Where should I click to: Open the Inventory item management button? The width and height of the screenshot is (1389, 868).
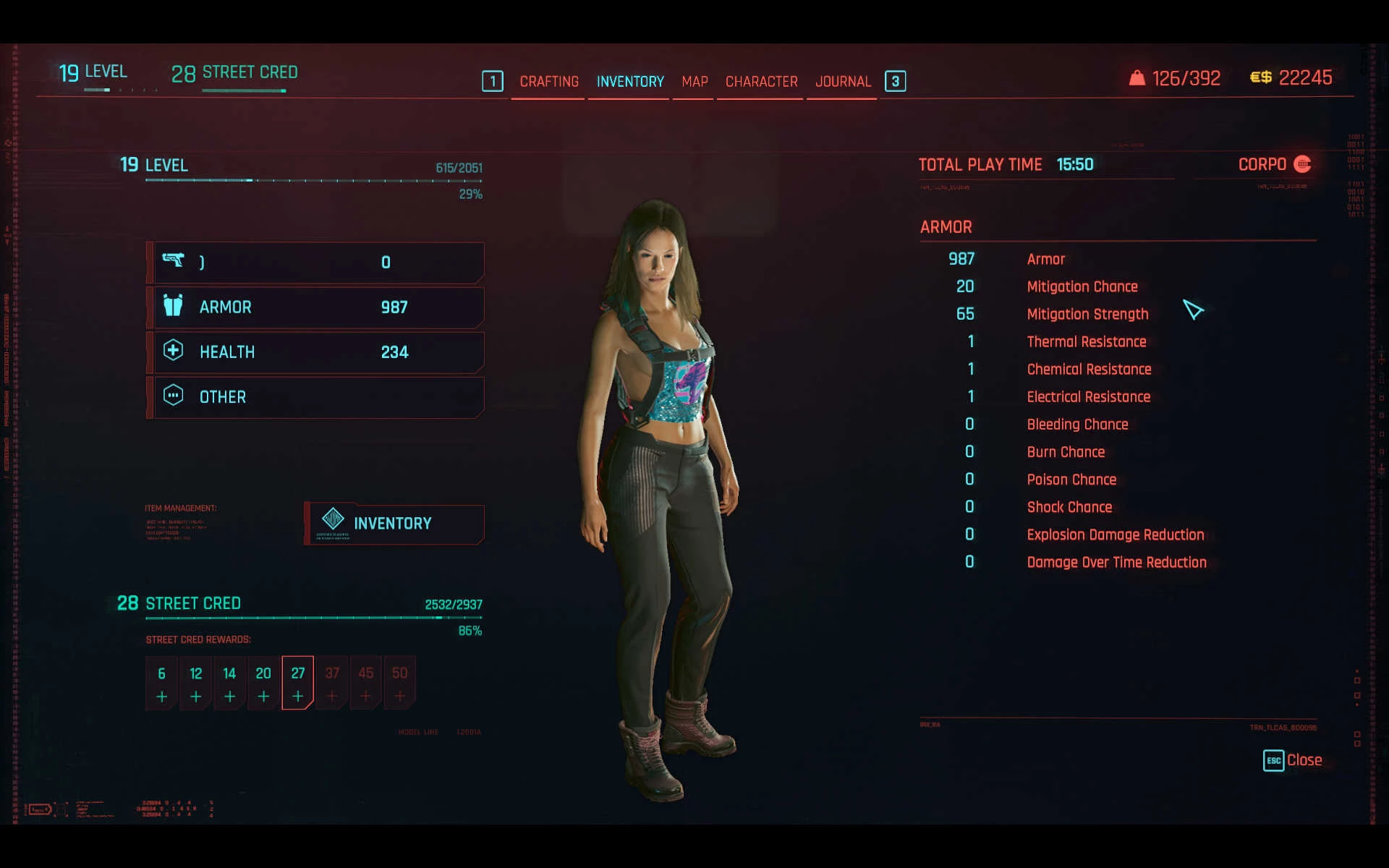click(394, 524)
